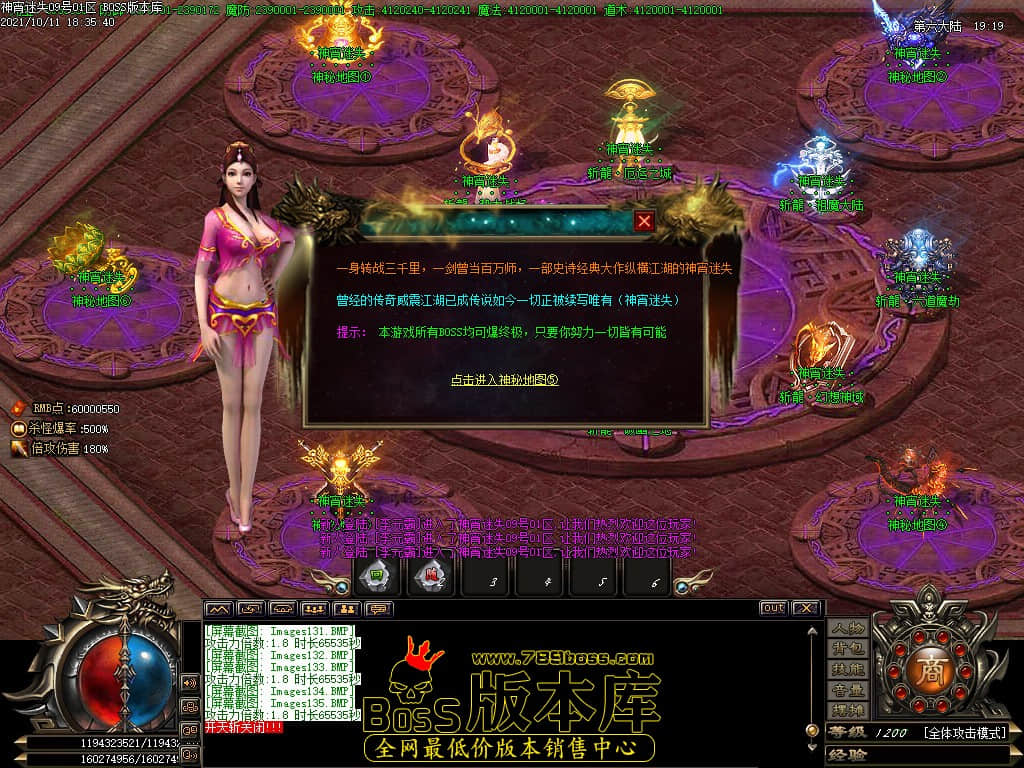Show the 技能 skills panel
Viewport: 1024px width, 768px height.
click(x=846, y=669)
